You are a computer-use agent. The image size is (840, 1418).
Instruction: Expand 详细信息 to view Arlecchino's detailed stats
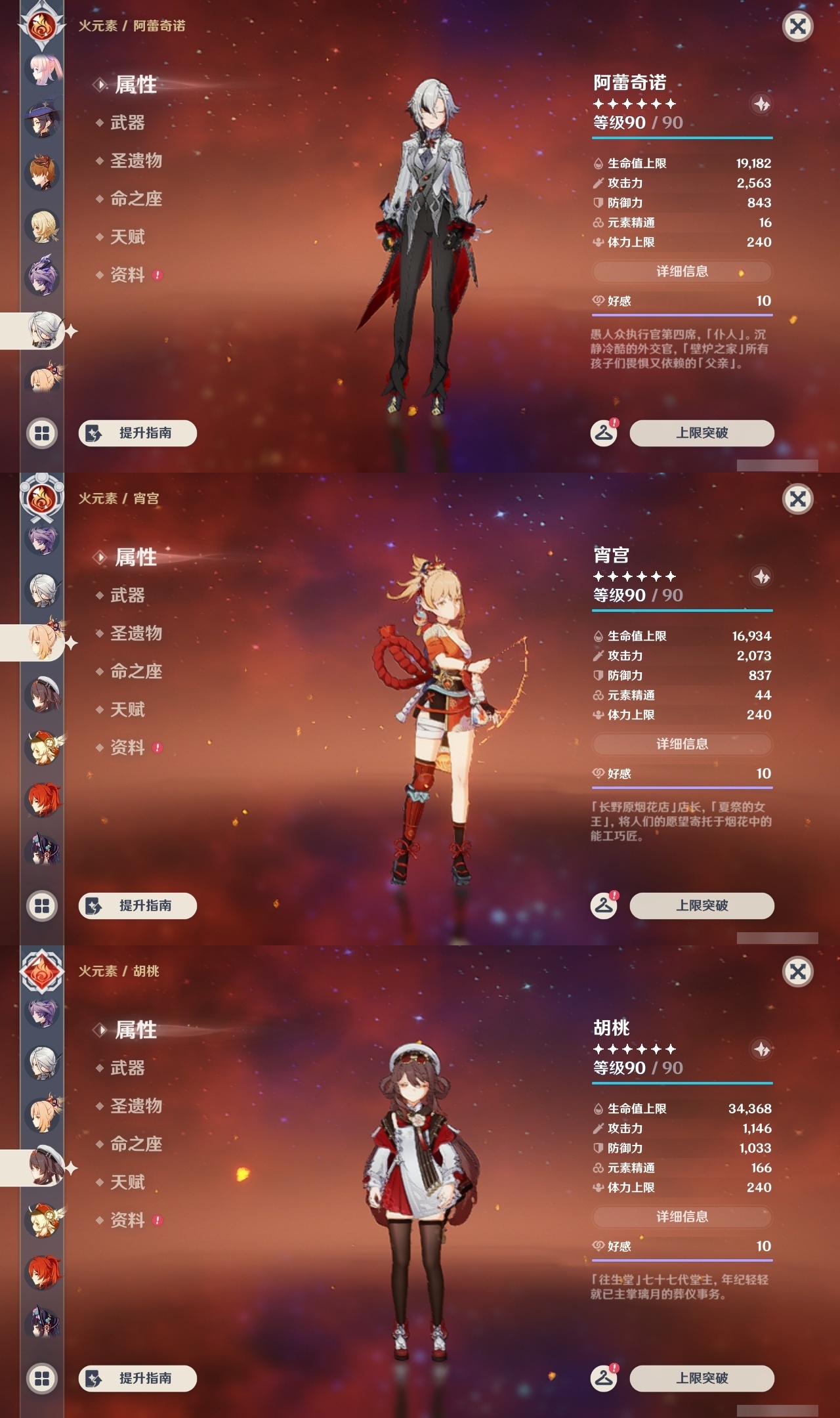[x=682, y=271]
